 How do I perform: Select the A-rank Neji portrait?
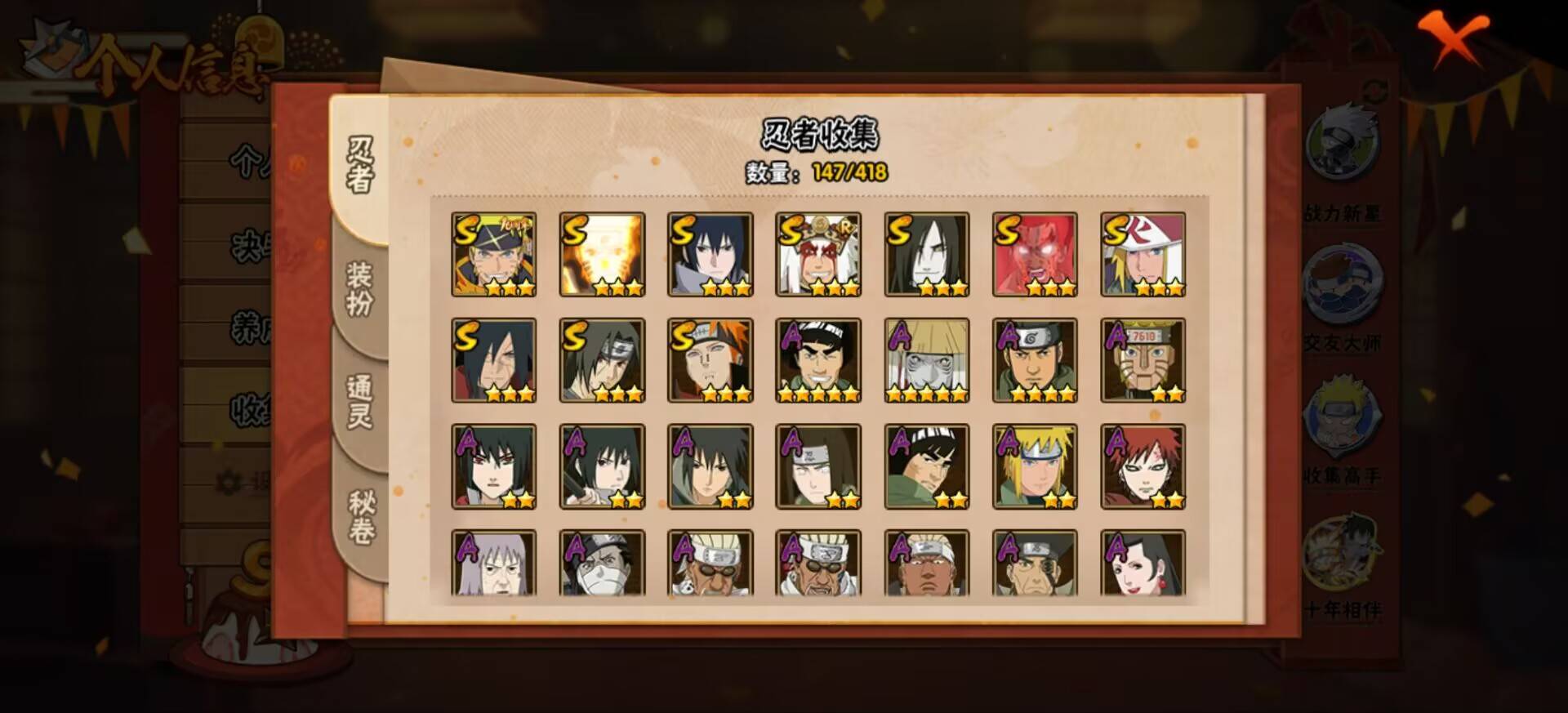[x=818, y=466]
